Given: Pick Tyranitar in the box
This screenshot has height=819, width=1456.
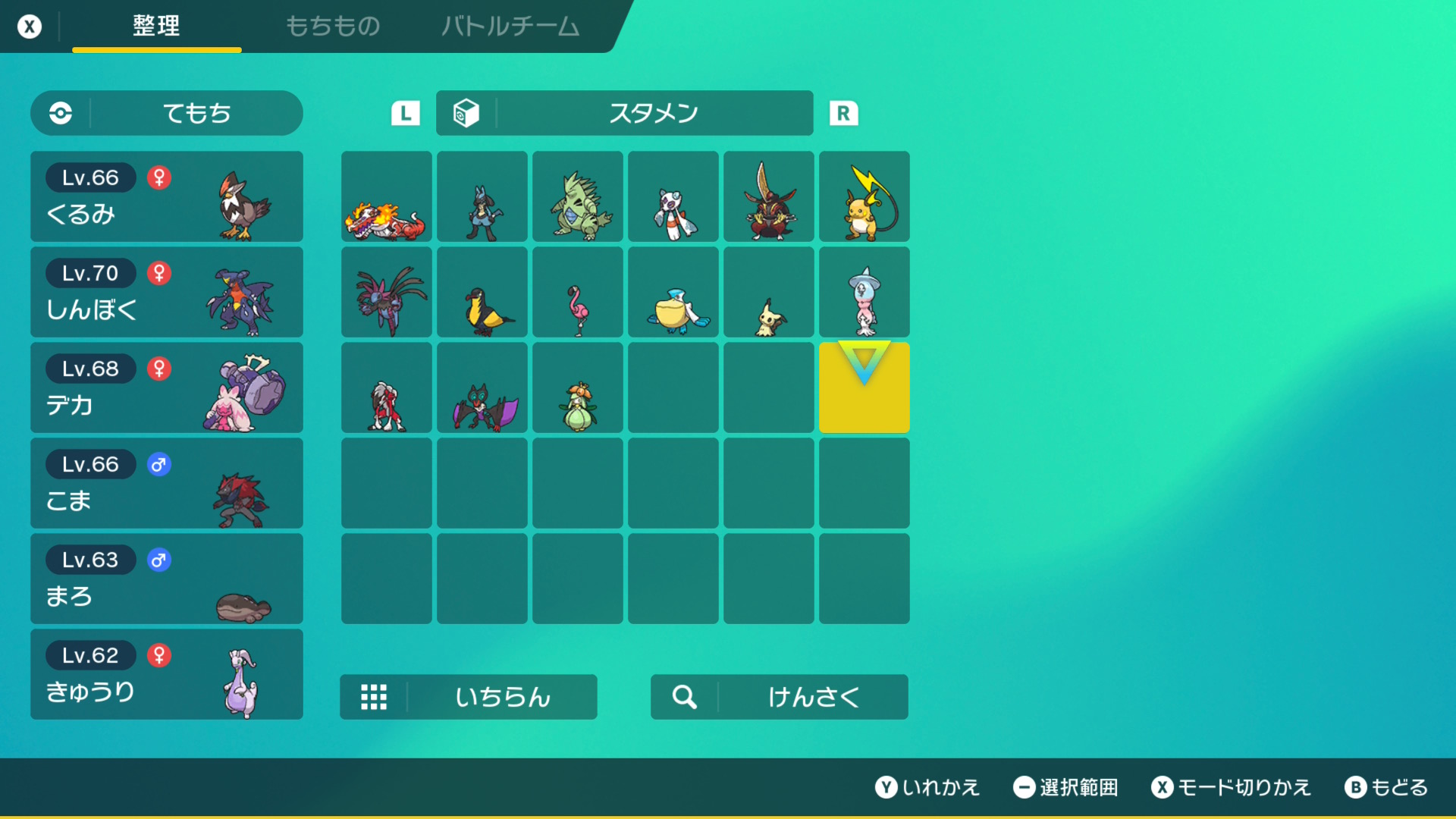Looking at the screenshot, I should pos(578,197).
